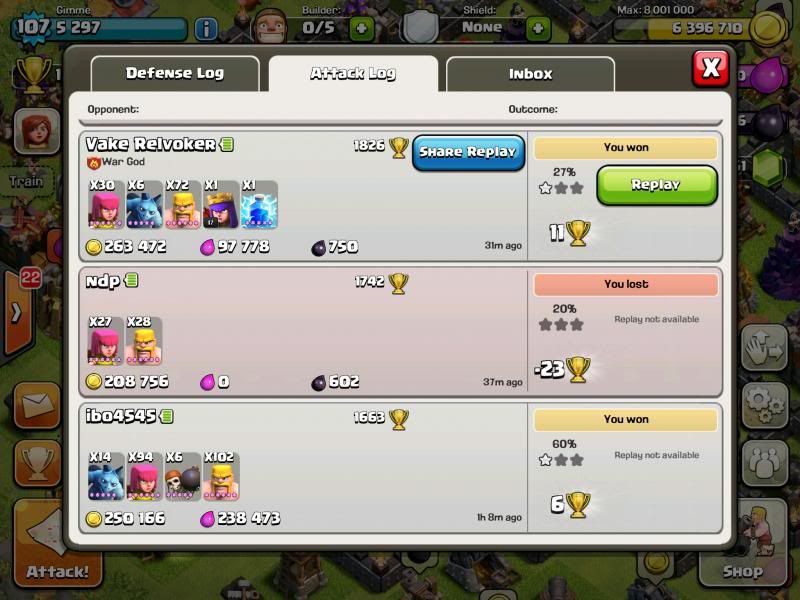Add a builder with the green plus
Screen dimensions: 800x600
pos(362,28)
